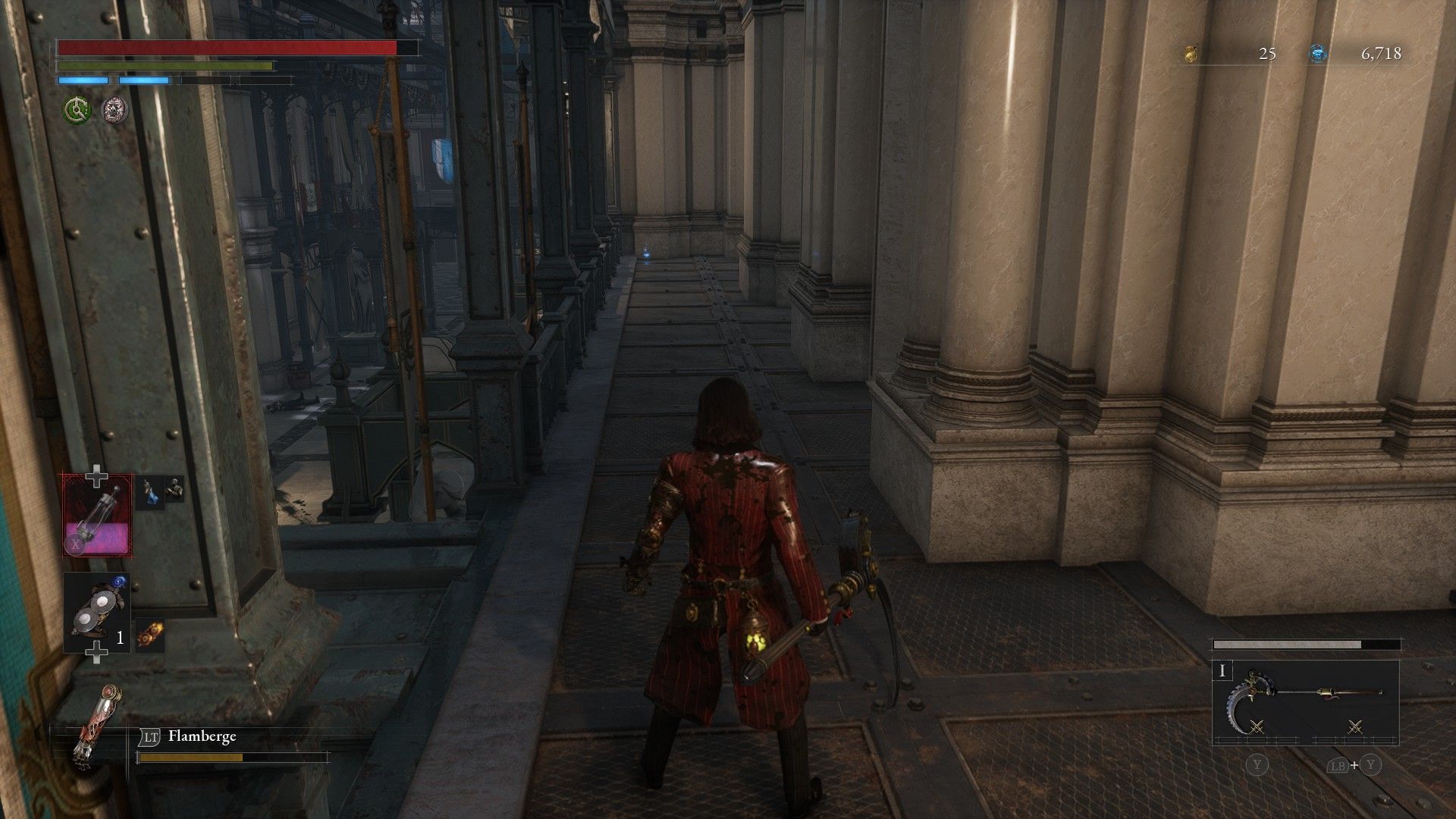
Task: Click the orange grenade consumable thumbnail
Action: click(x=151, y=632)
